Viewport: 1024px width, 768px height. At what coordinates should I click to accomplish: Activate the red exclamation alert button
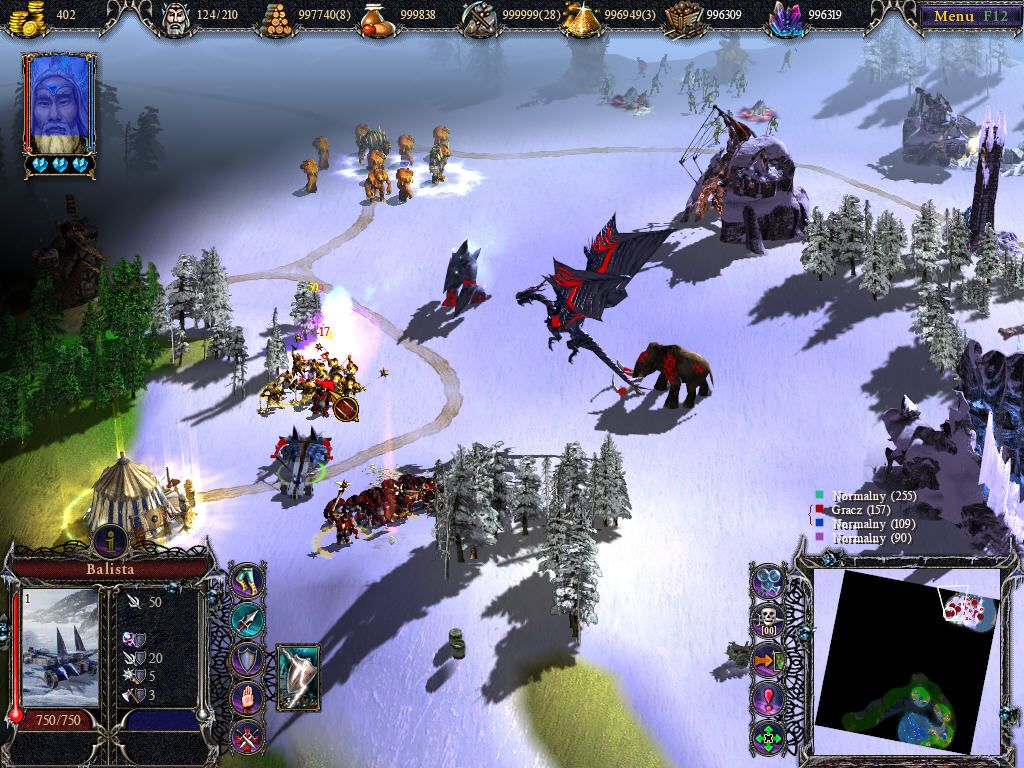coord(767,699)
